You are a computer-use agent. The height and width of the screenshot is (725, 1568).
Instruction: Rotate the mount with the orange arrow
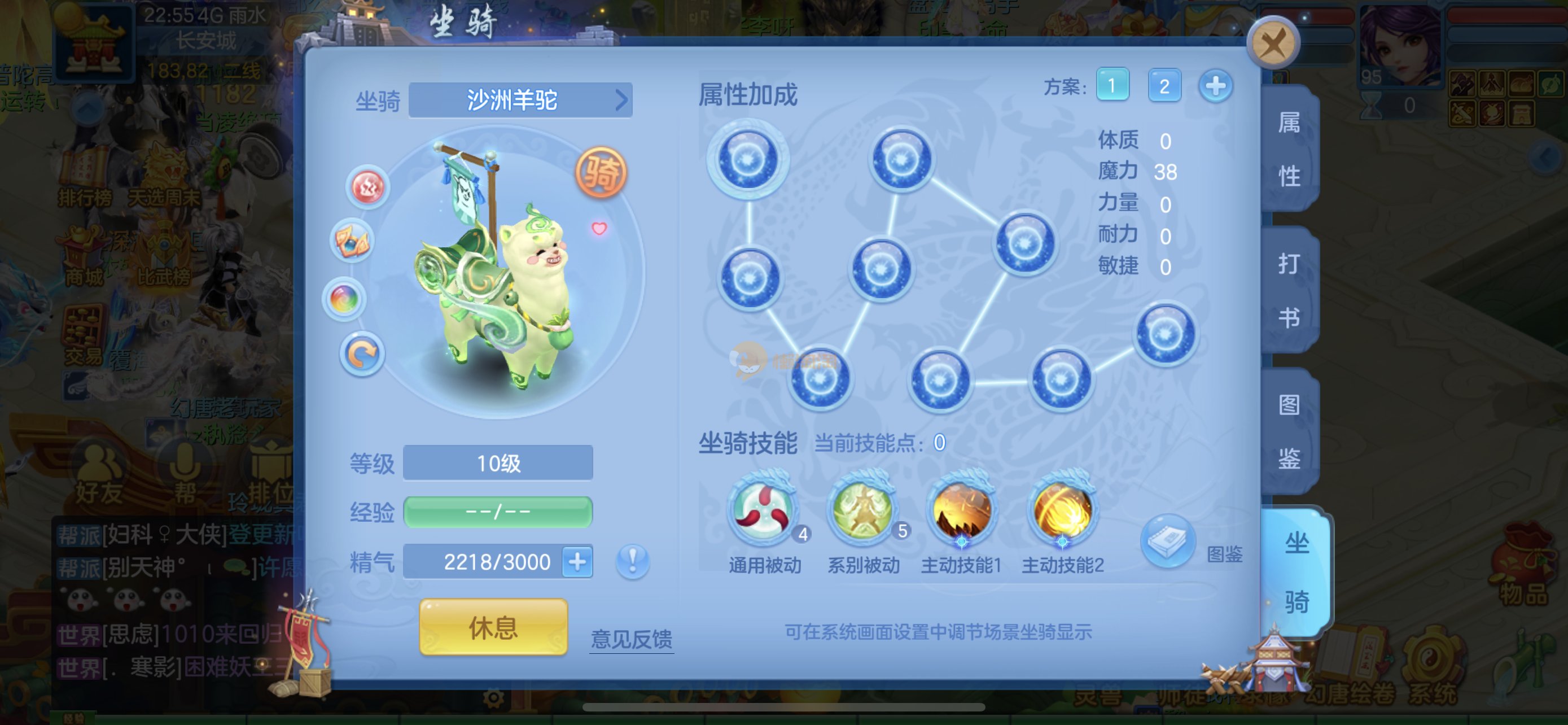point(362,354)
